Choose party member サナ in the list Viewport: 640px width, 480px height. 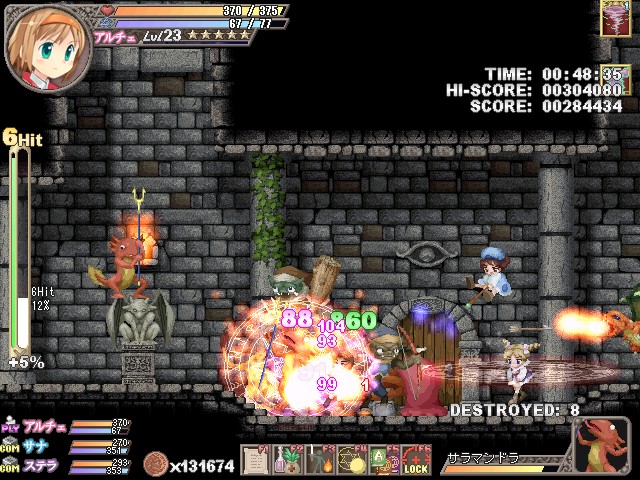click(38, 445)
